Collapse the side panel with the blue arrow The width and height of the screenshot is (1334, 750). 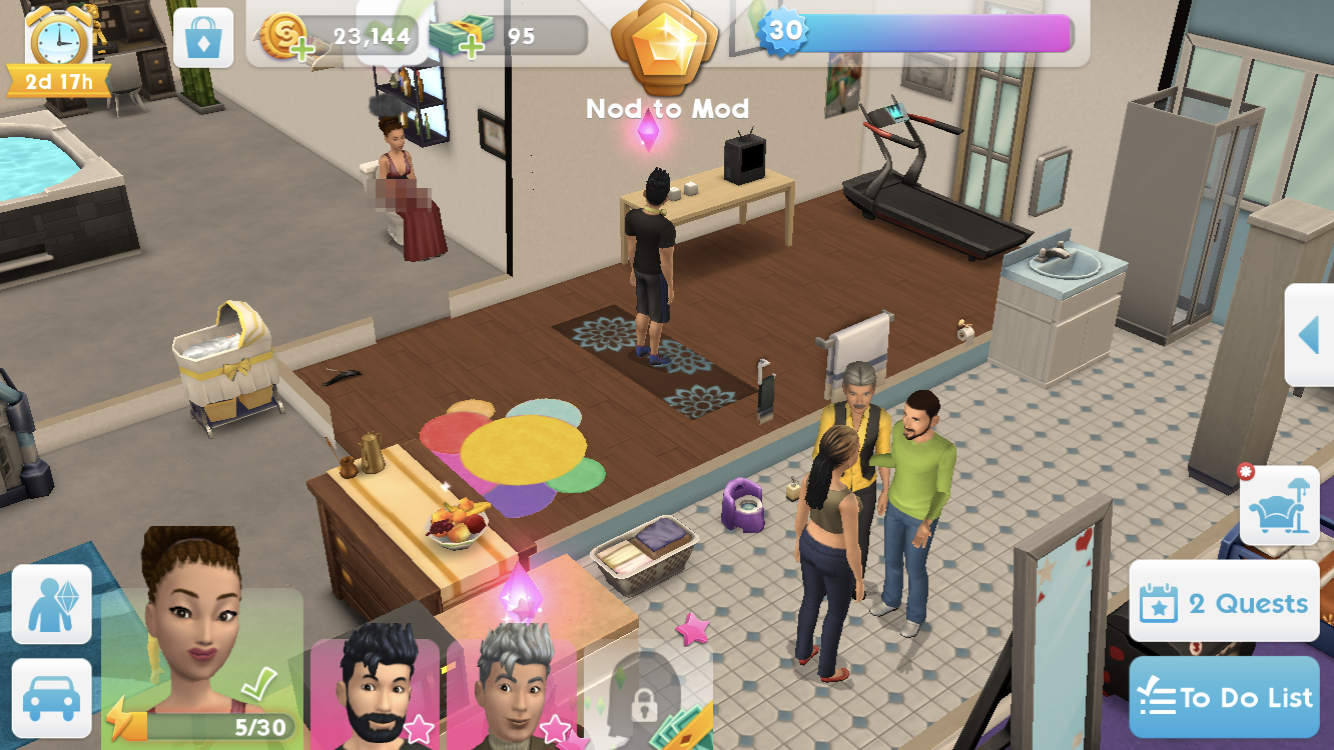click(1311, 336)
